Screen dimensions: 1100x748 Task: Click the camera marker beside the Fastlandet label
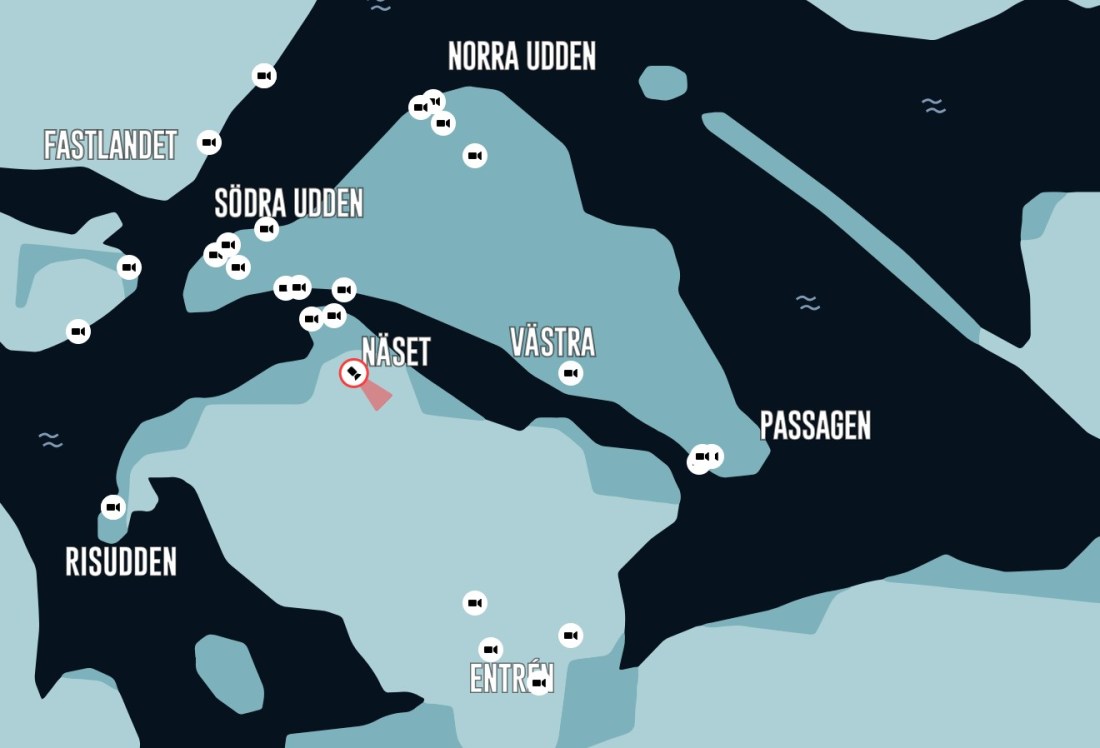pyautogui.click(x=209, y=142)
